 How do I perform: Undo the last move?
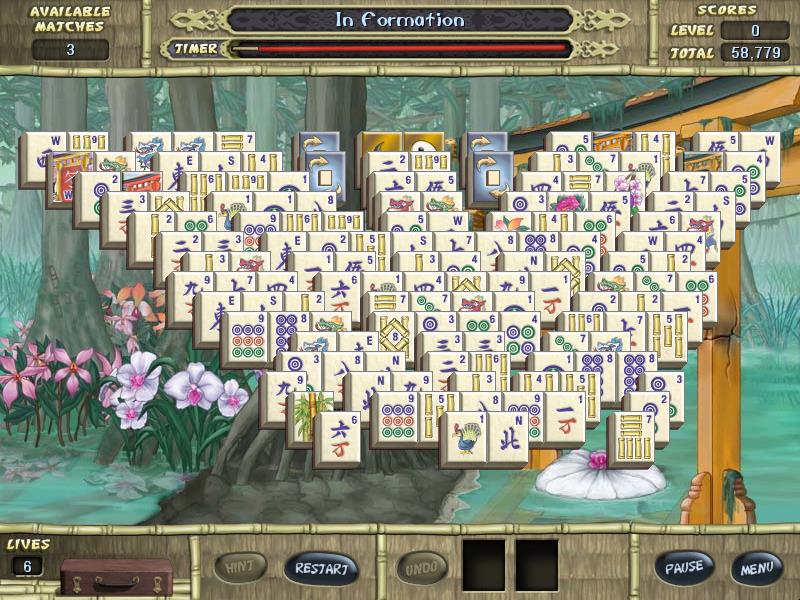coord(421,567)
